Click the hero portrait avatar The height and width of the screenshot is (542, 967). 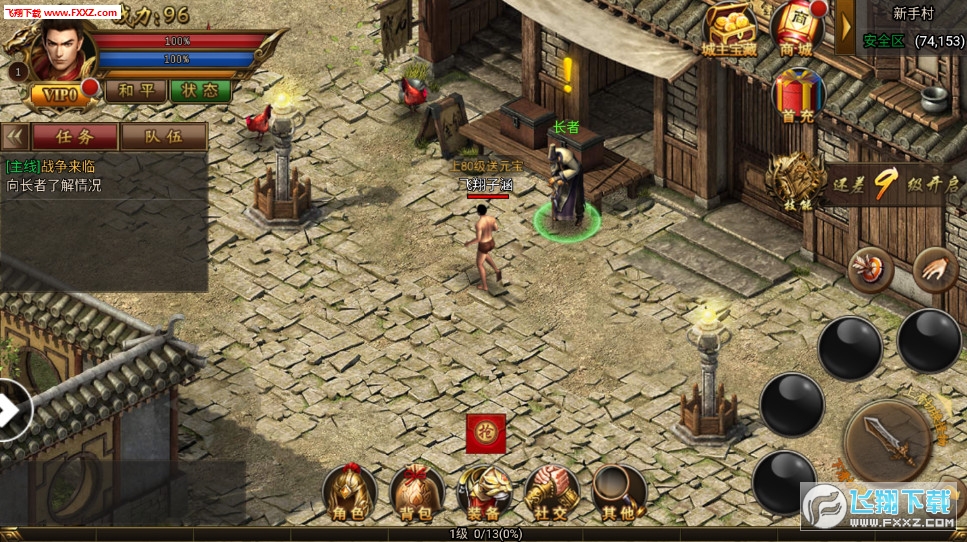[x=60, y=50]
